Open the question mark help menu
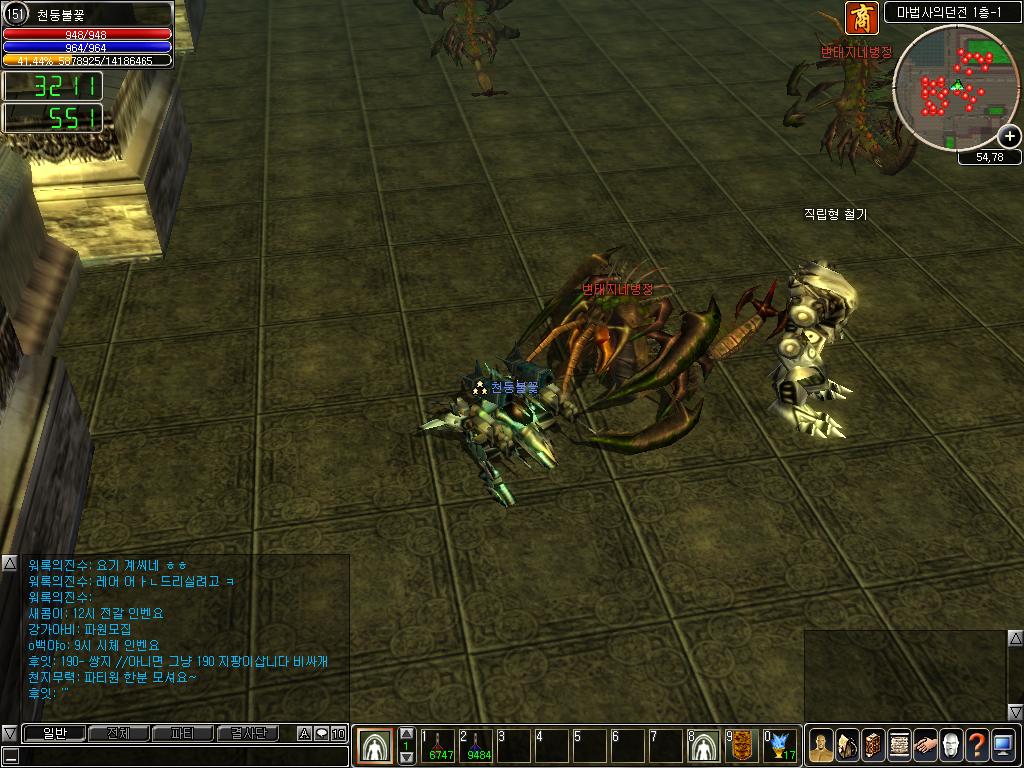Viewport: 1024px width, 768px height. pyautogui.click(x=977, y=746)
